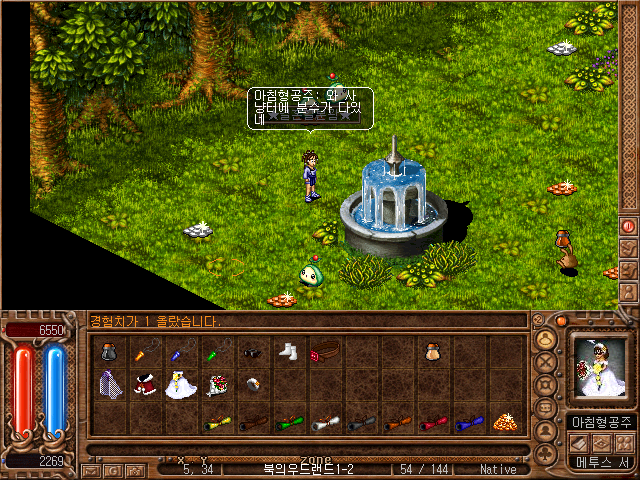Click the crossed swords round button
The width and height of the screenshot is (640, 480).
[546, 361]
